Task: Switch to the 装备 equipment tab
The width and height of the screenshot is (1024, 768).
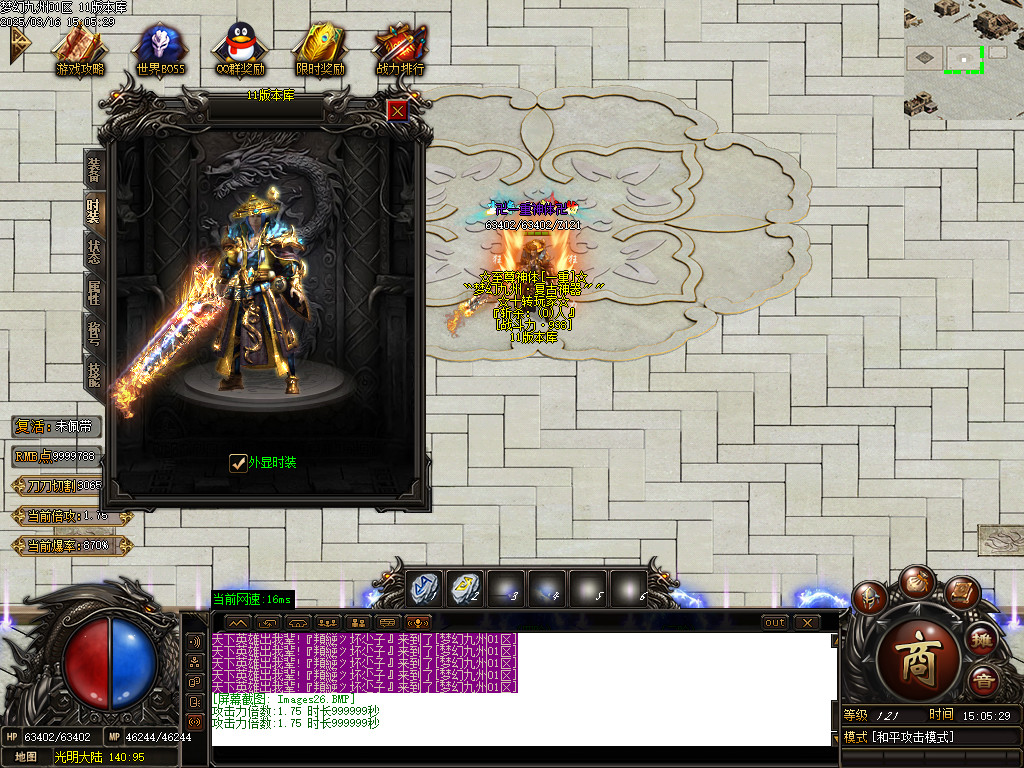Action: (94, 168)
